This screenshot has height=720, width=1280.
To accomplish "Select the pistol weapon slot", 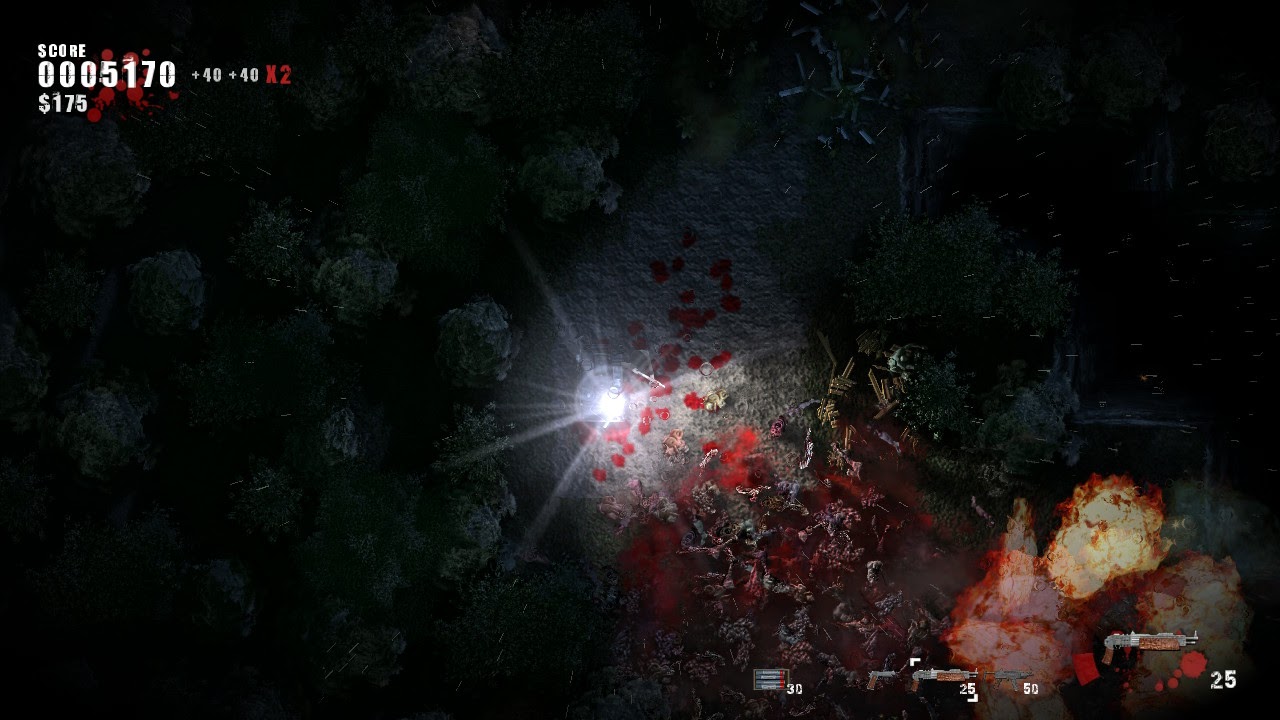I will click(882, 679).
